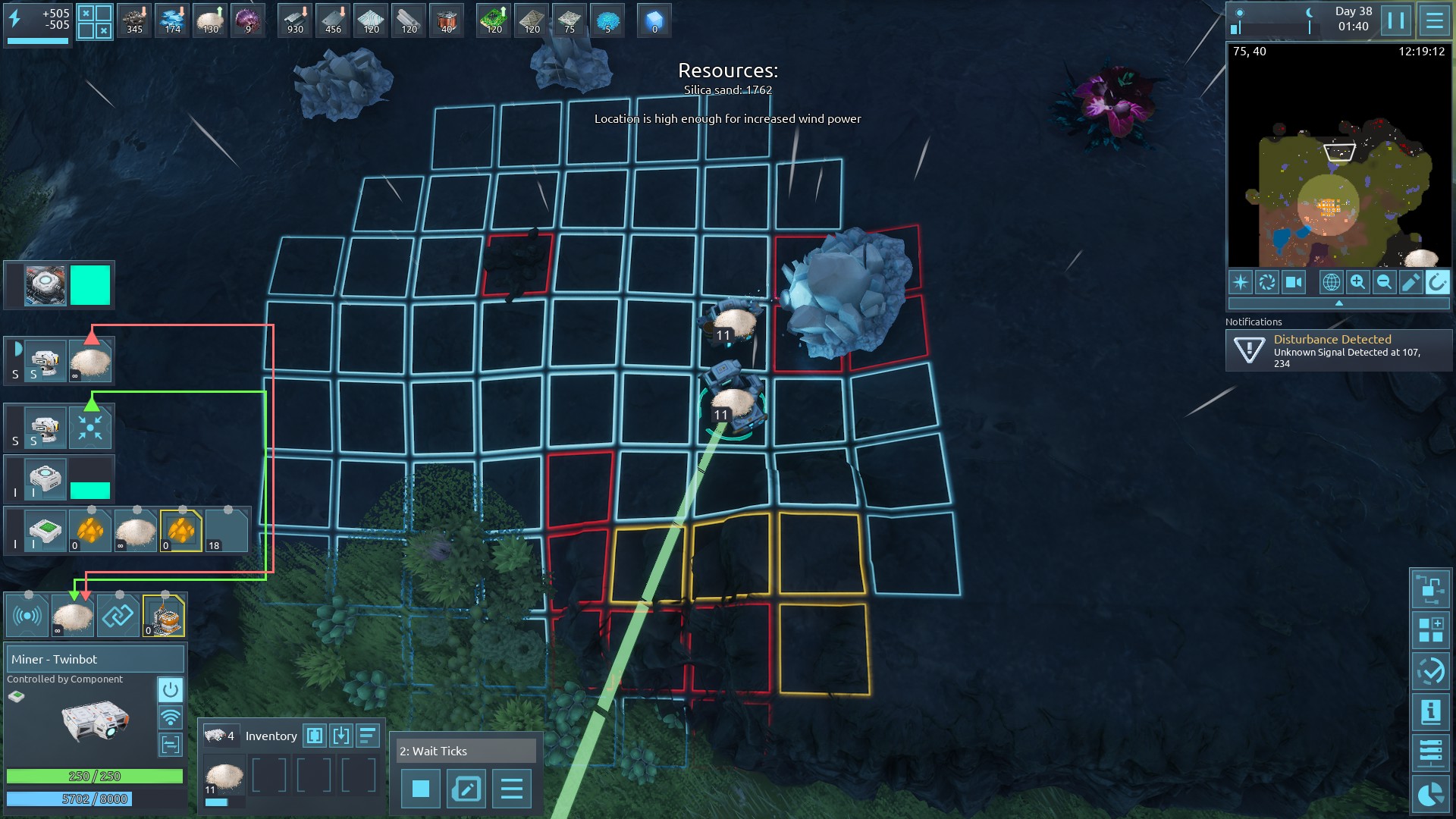This screenshot has height=819, width=1456.
Task: Open the build menu grid button
Action: click(1430, 630)
